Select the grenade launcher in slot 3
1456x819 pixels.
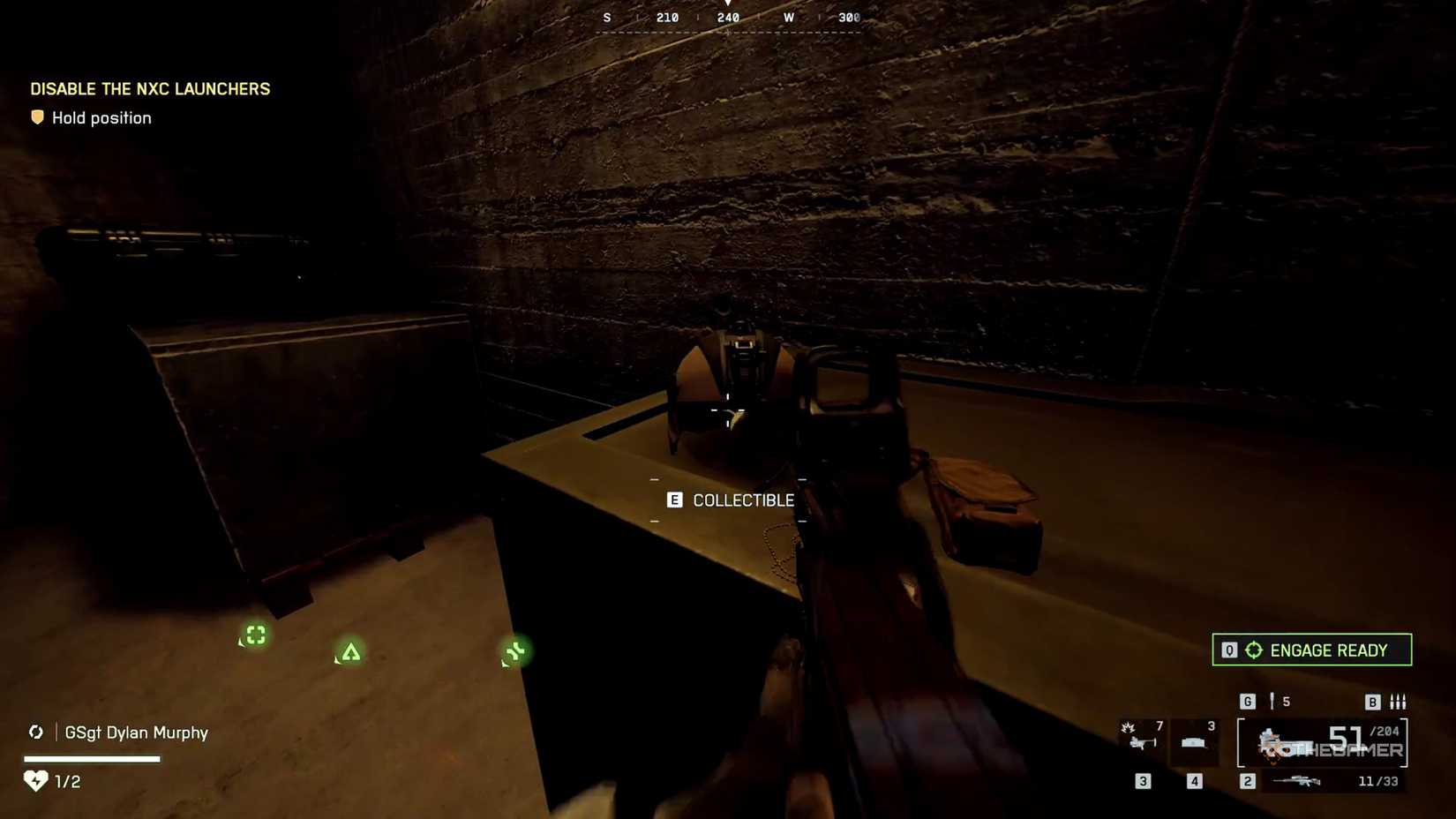[1143, 740]
